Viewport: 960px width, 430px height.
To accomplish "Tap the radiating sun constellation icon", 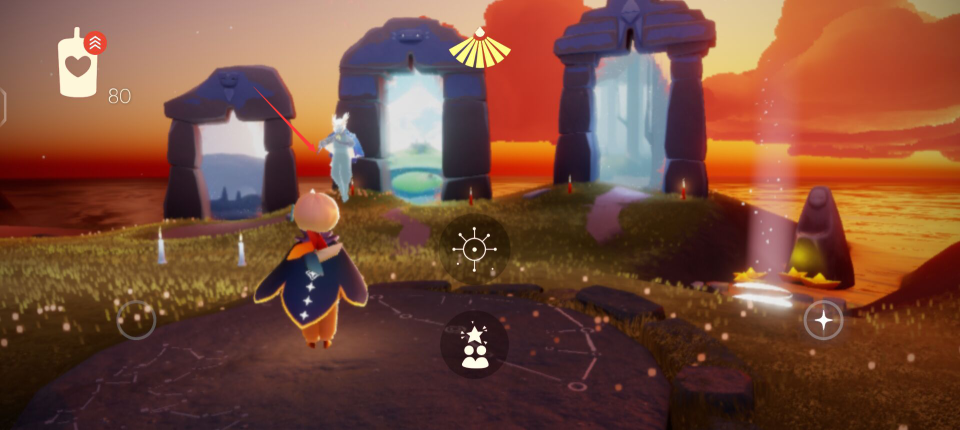I will click(475, 247).
